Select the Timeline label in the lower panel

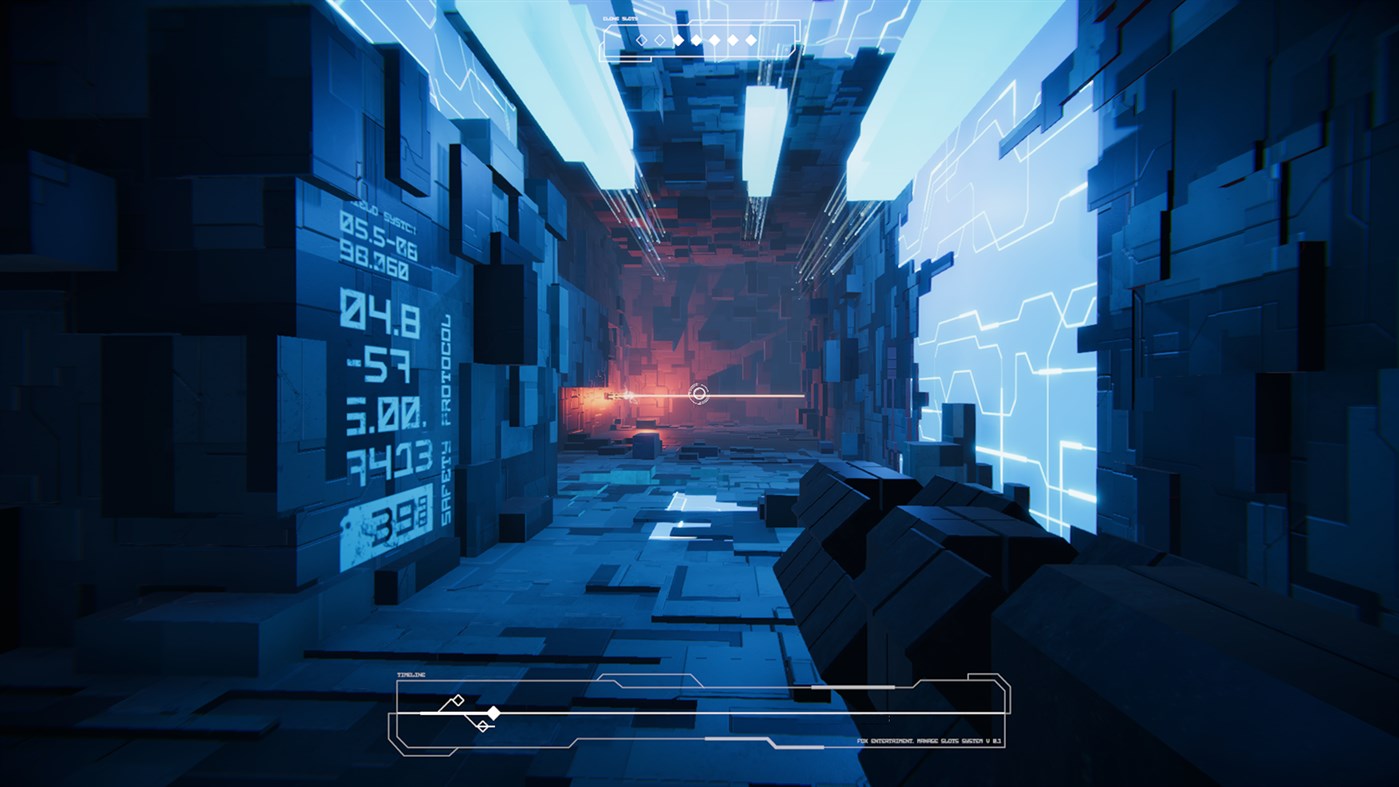click(x=410, y=674)
